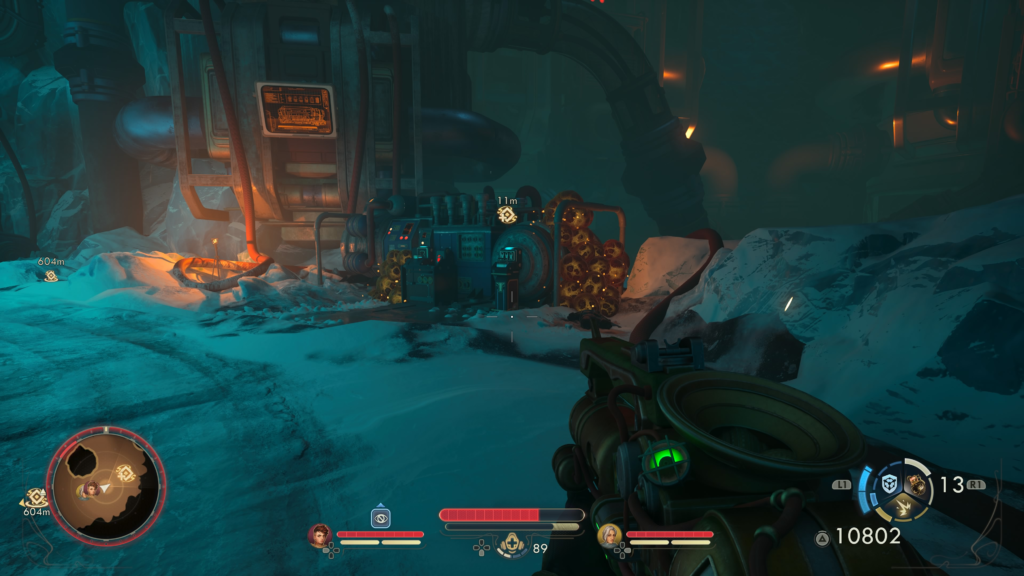This screenshot has height=576, width=1024.
Task: Select the white-haired companion portrait
Action: point(607,536)
